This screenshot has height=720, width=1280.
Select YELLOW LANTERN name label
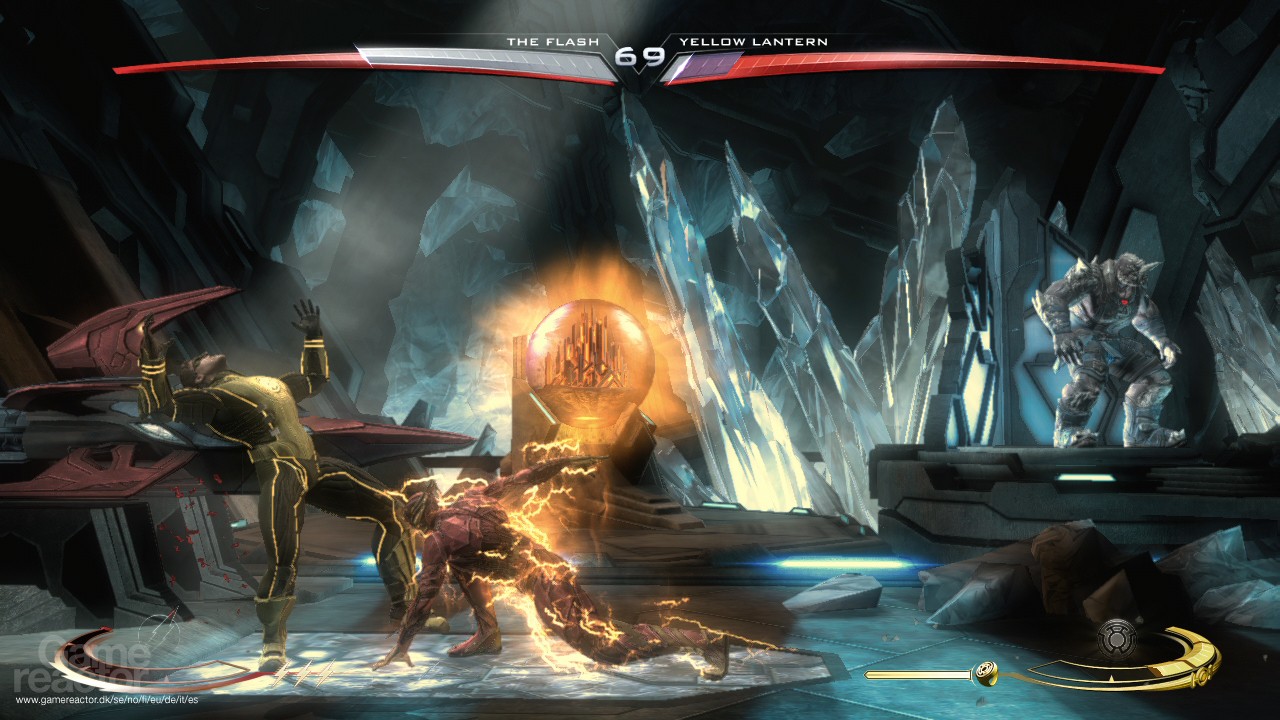(754, 42)
